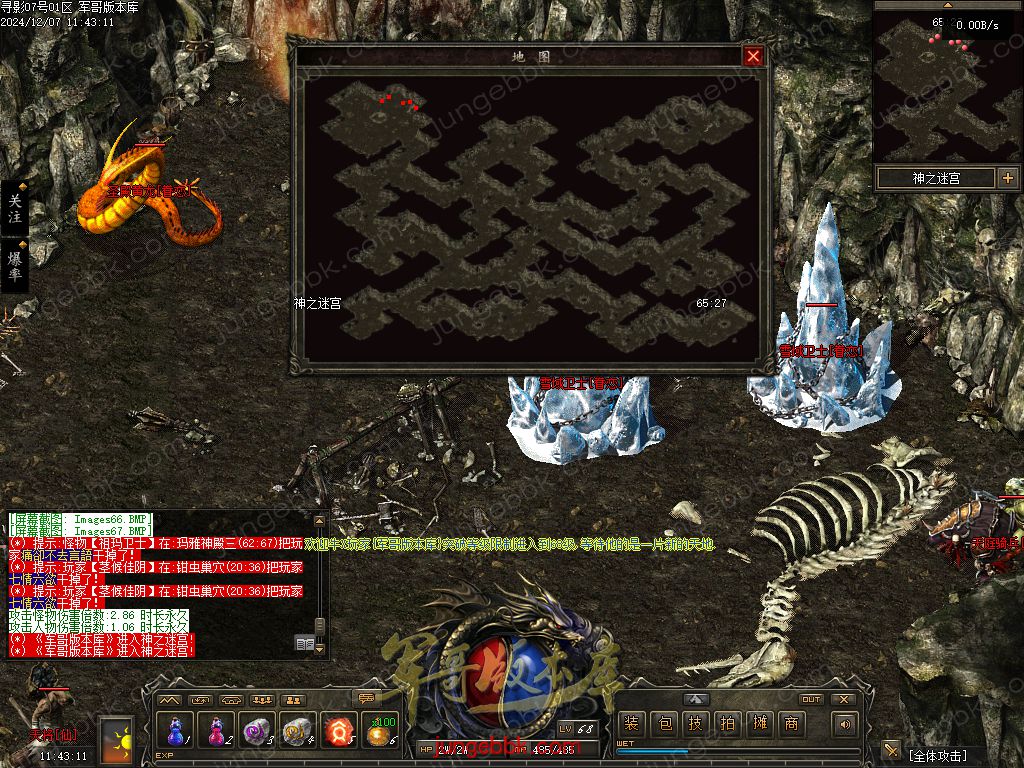Select the yellow rune stone in slot 4

(x=299, y=731)
